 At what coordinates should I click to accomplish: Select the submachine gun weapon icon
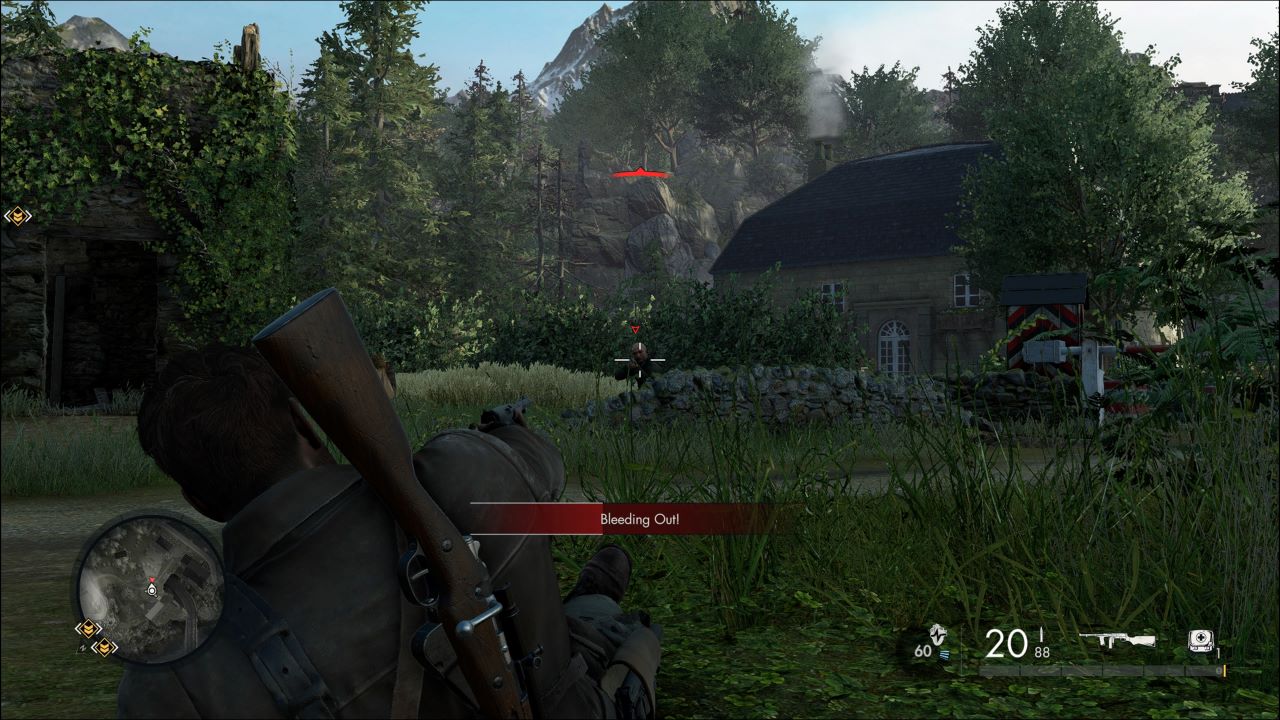1117,640
